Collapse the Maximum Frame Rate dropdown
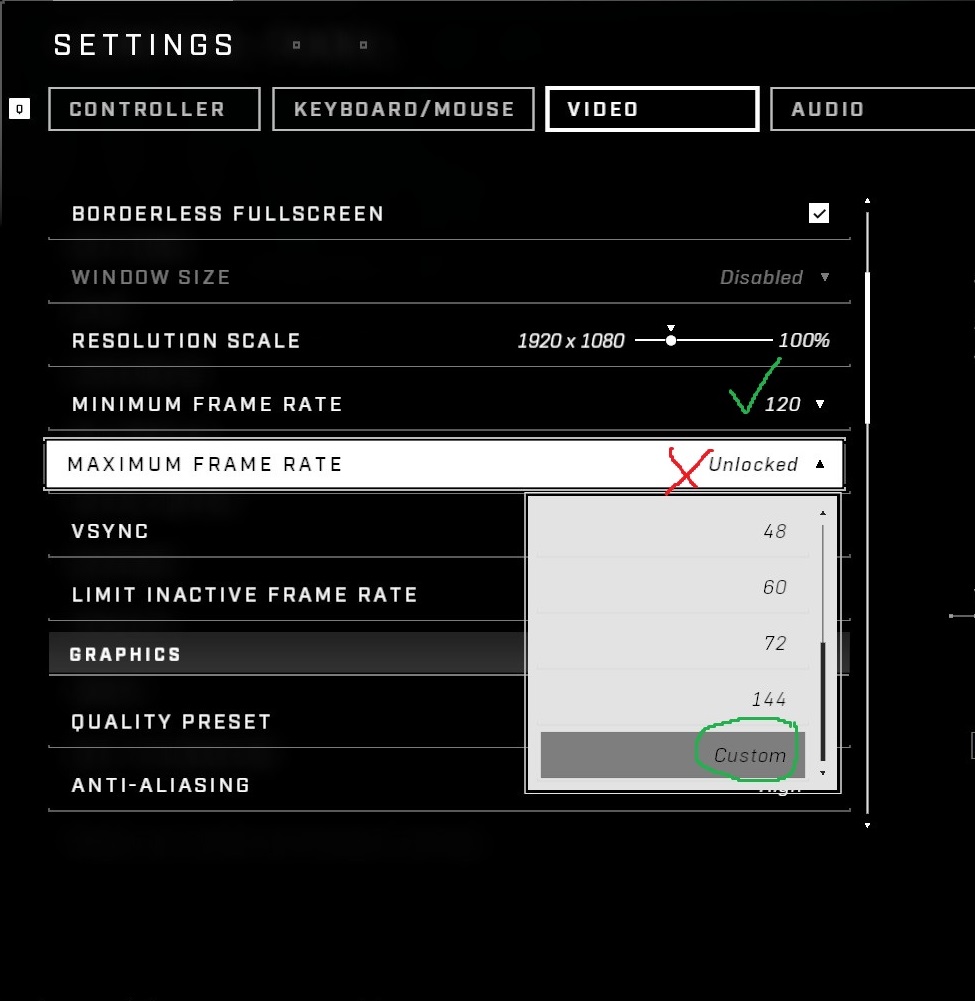Image resolution: width=975 pixels, height=1001 pixels. tap(820, 464)
